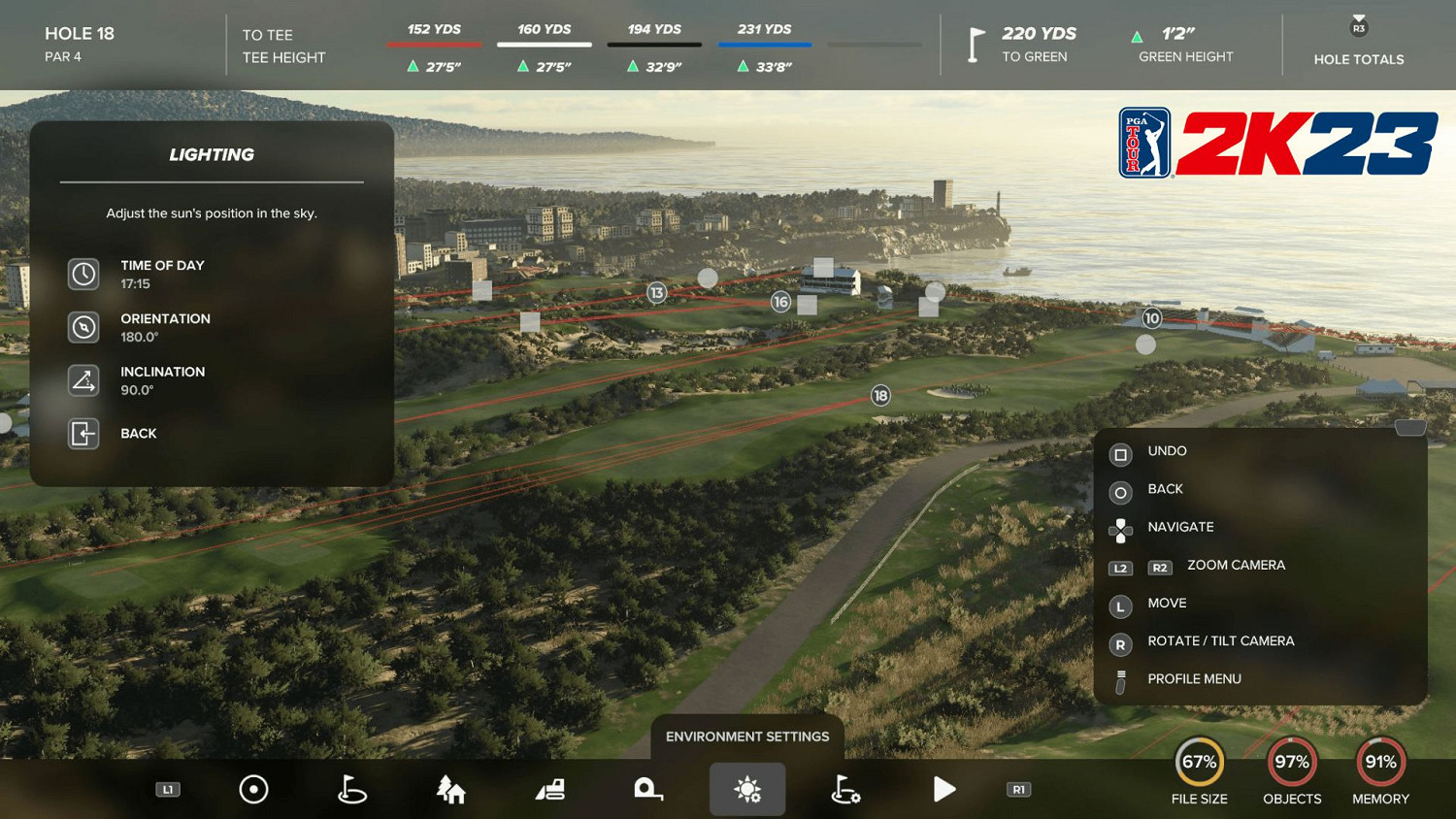Select hole marker 18 on the course

click(879, 395)
